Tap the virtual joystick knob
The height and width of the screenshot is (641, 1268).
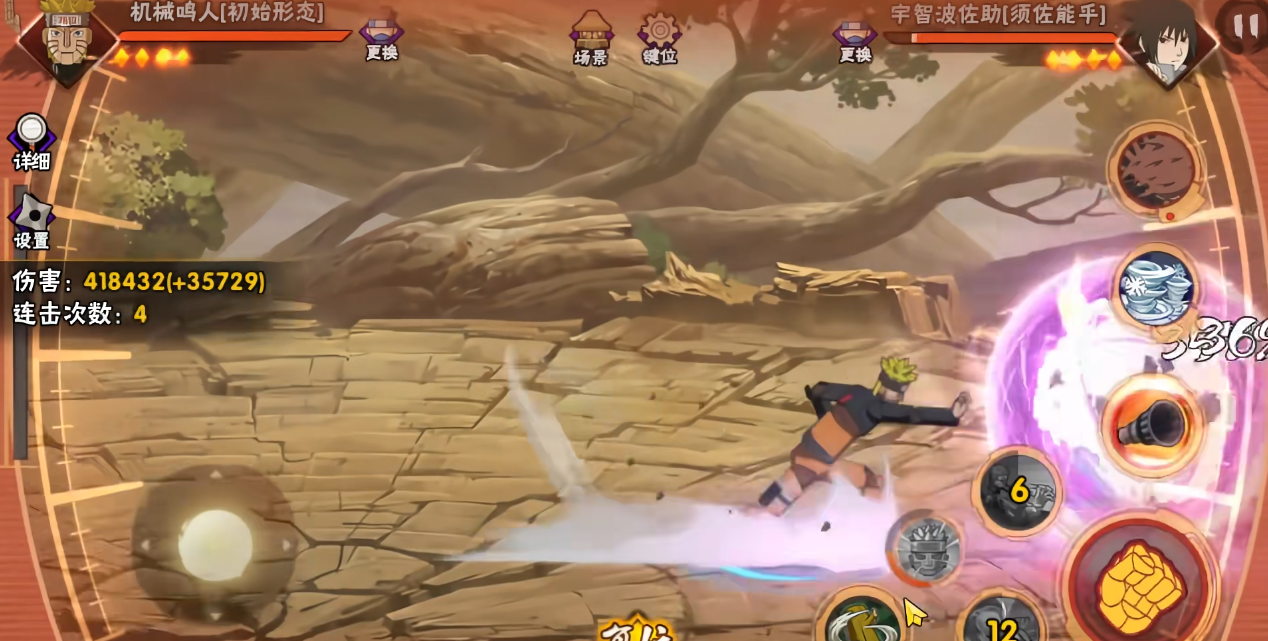[x=214, y=543]
